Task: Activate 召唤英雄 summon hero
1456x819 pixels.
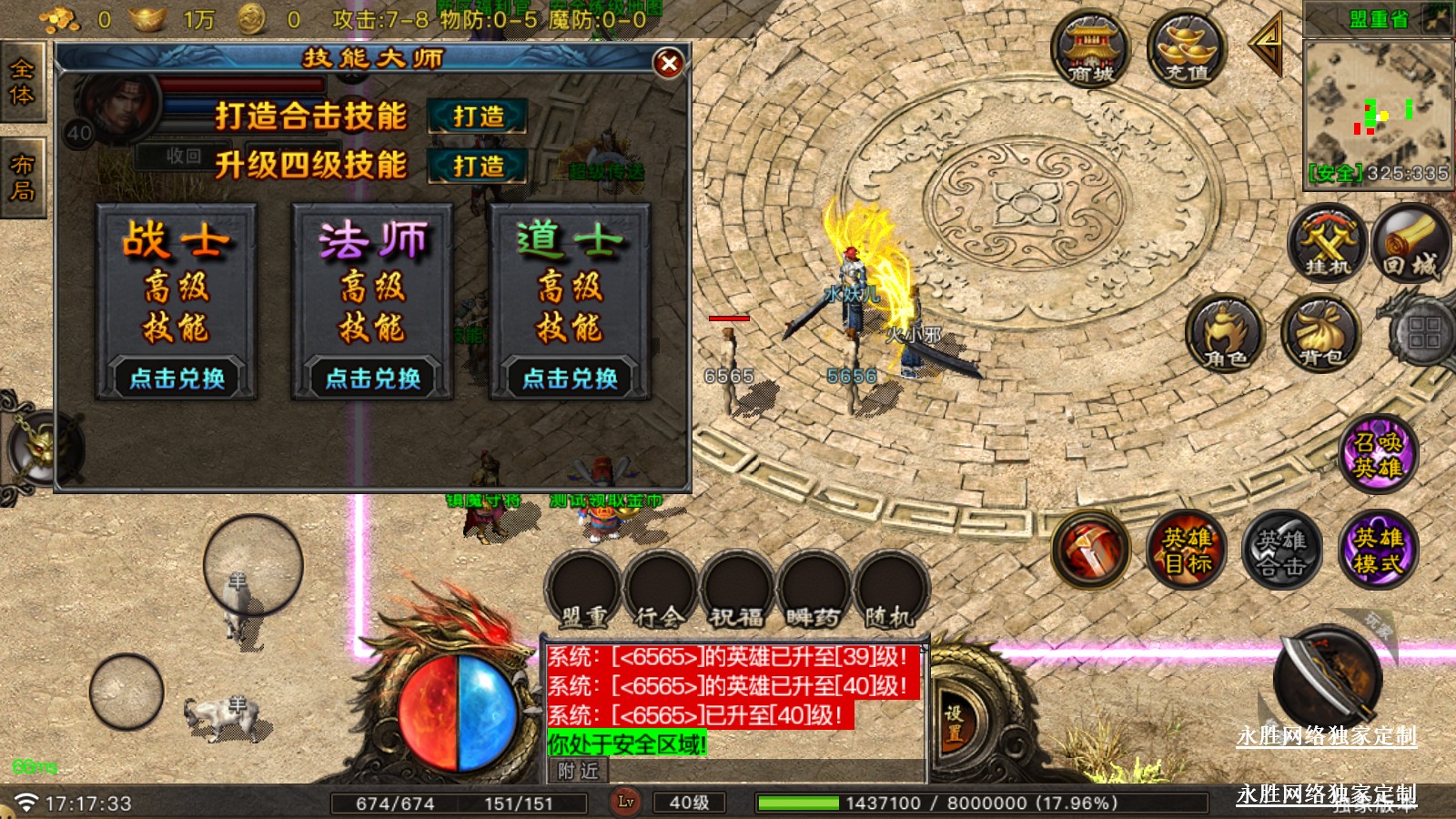Action: click(1378, 454)
